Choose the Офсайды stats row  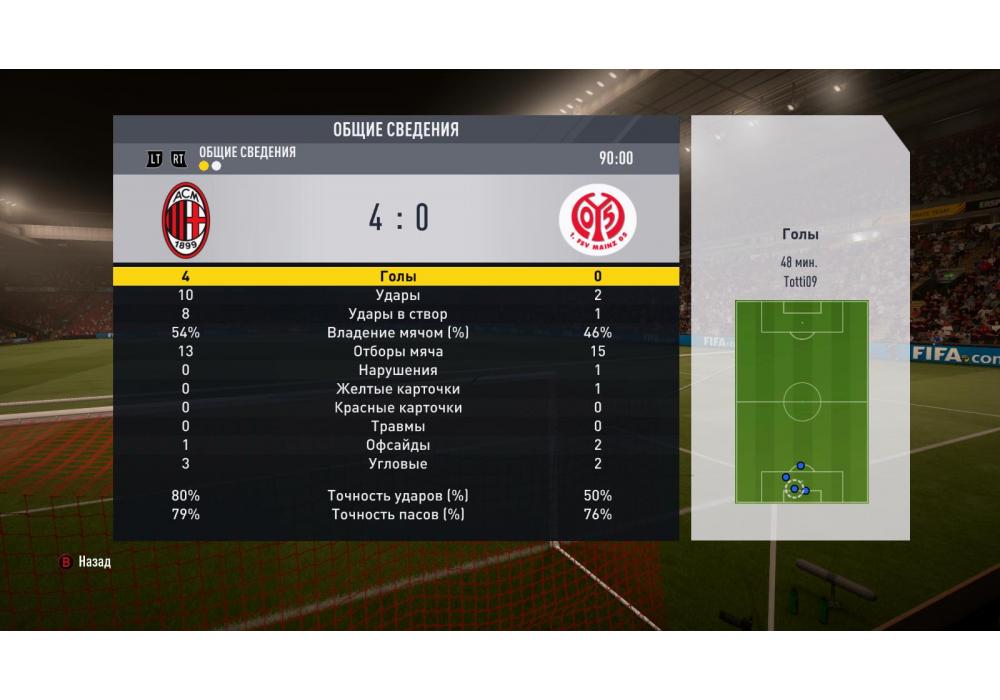tap(397, 445)
